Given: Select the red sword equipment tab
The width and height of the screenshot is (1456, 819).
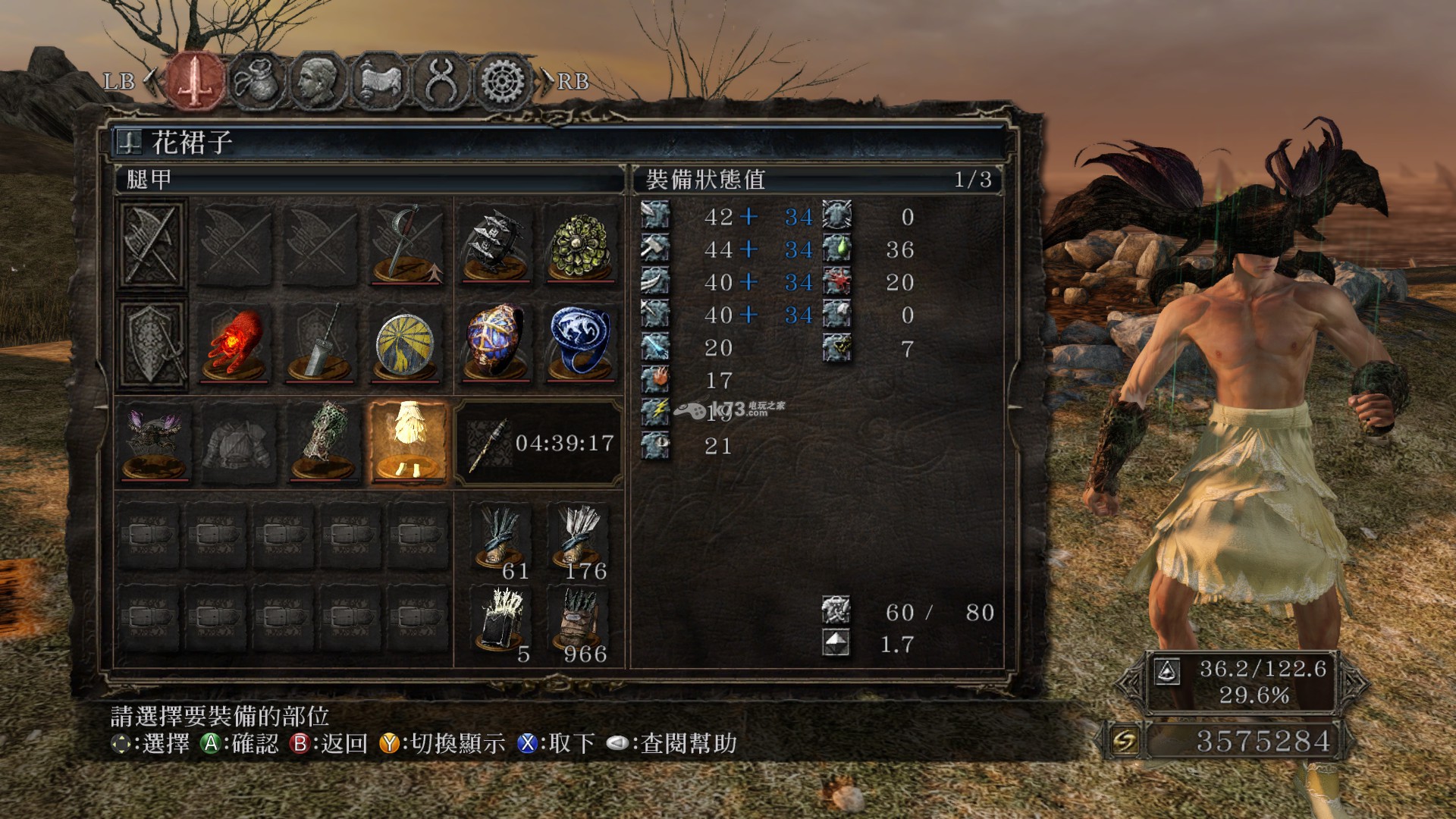Looking at the screenshot, I should pos(196,80).
